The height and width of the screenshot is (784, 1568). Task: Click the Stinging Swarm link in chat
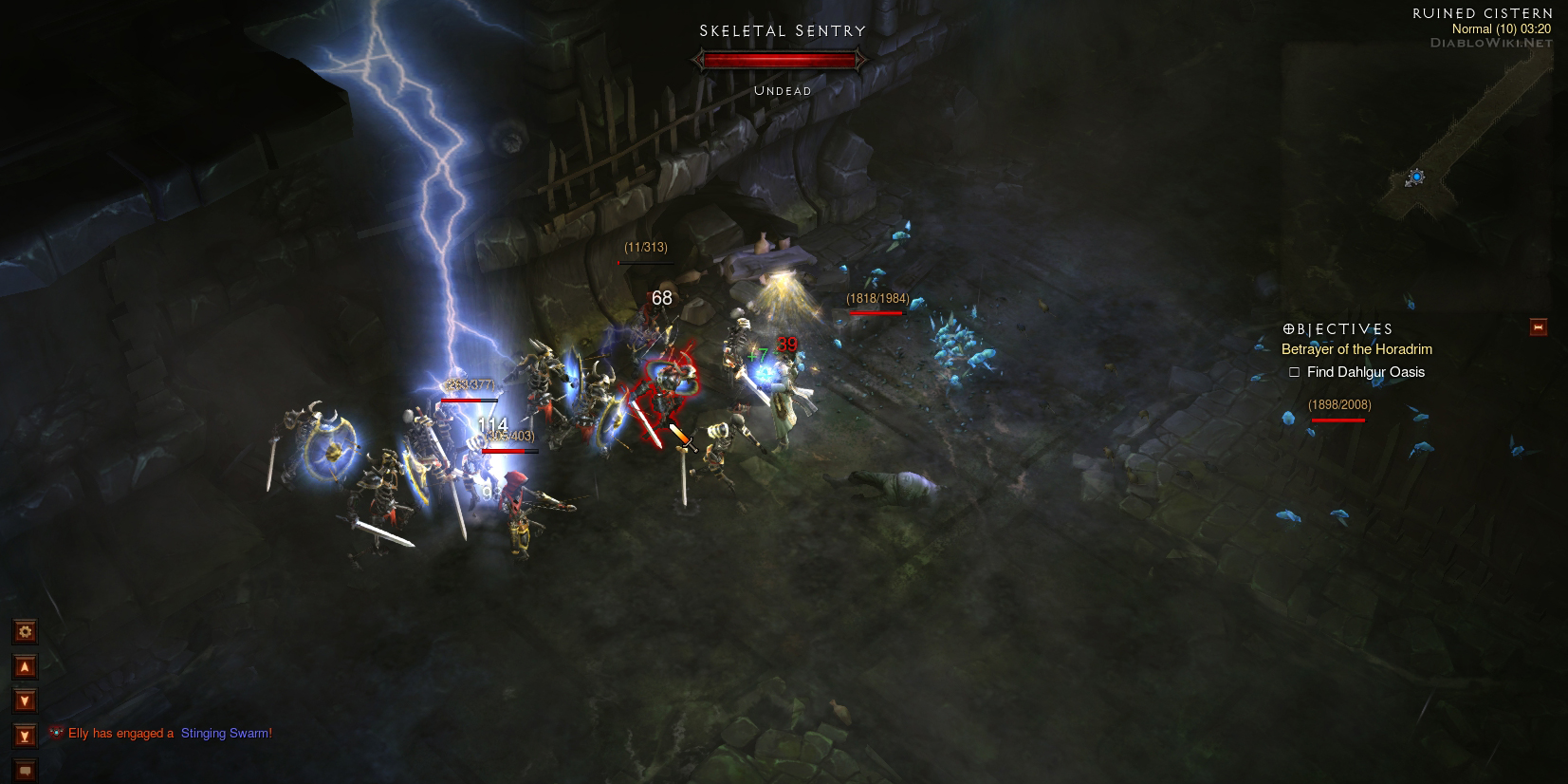point(226,734)
